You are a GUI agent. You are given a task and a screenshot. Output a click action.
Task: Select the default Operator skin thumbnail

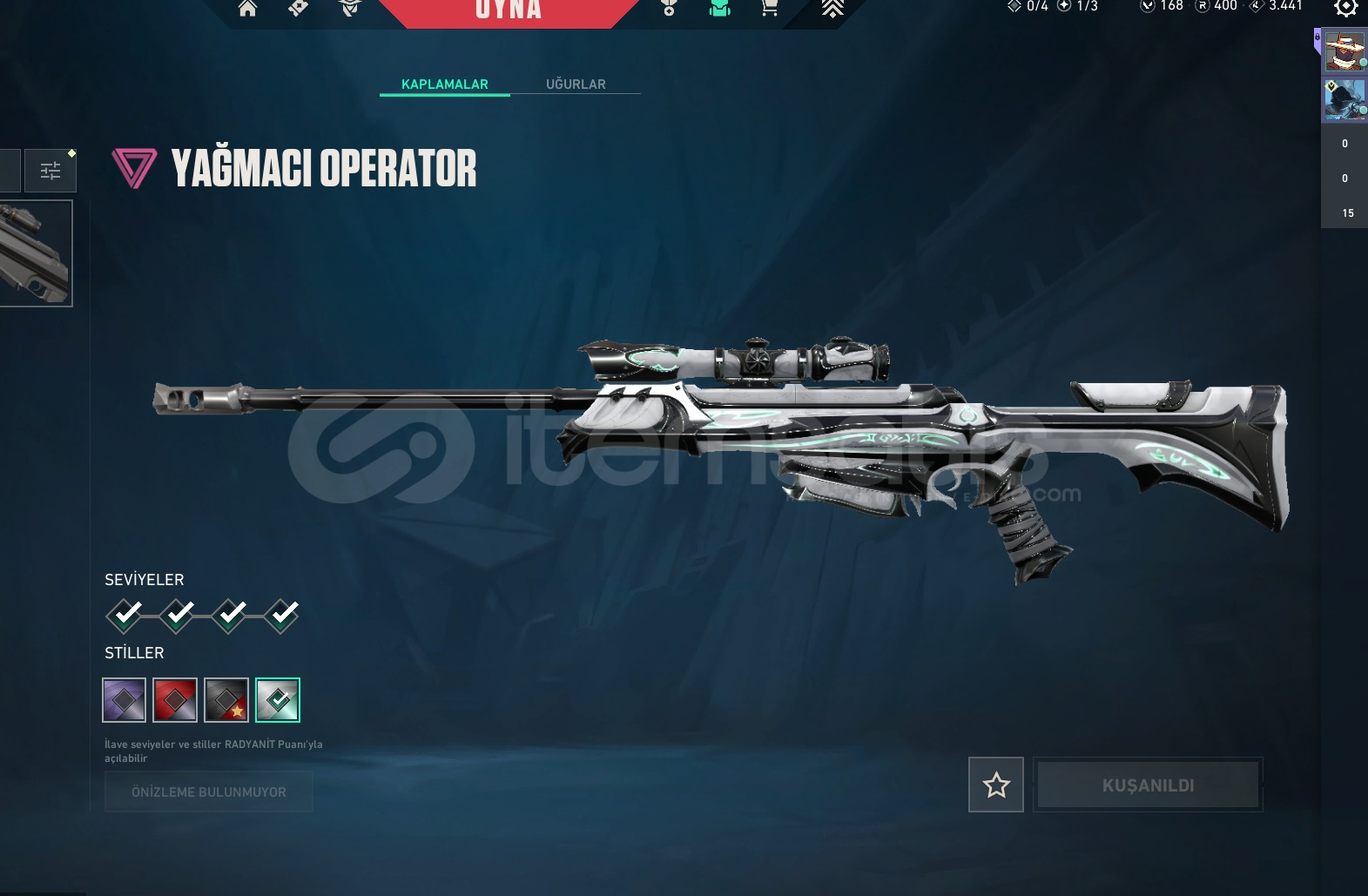(x=36, y=253)
